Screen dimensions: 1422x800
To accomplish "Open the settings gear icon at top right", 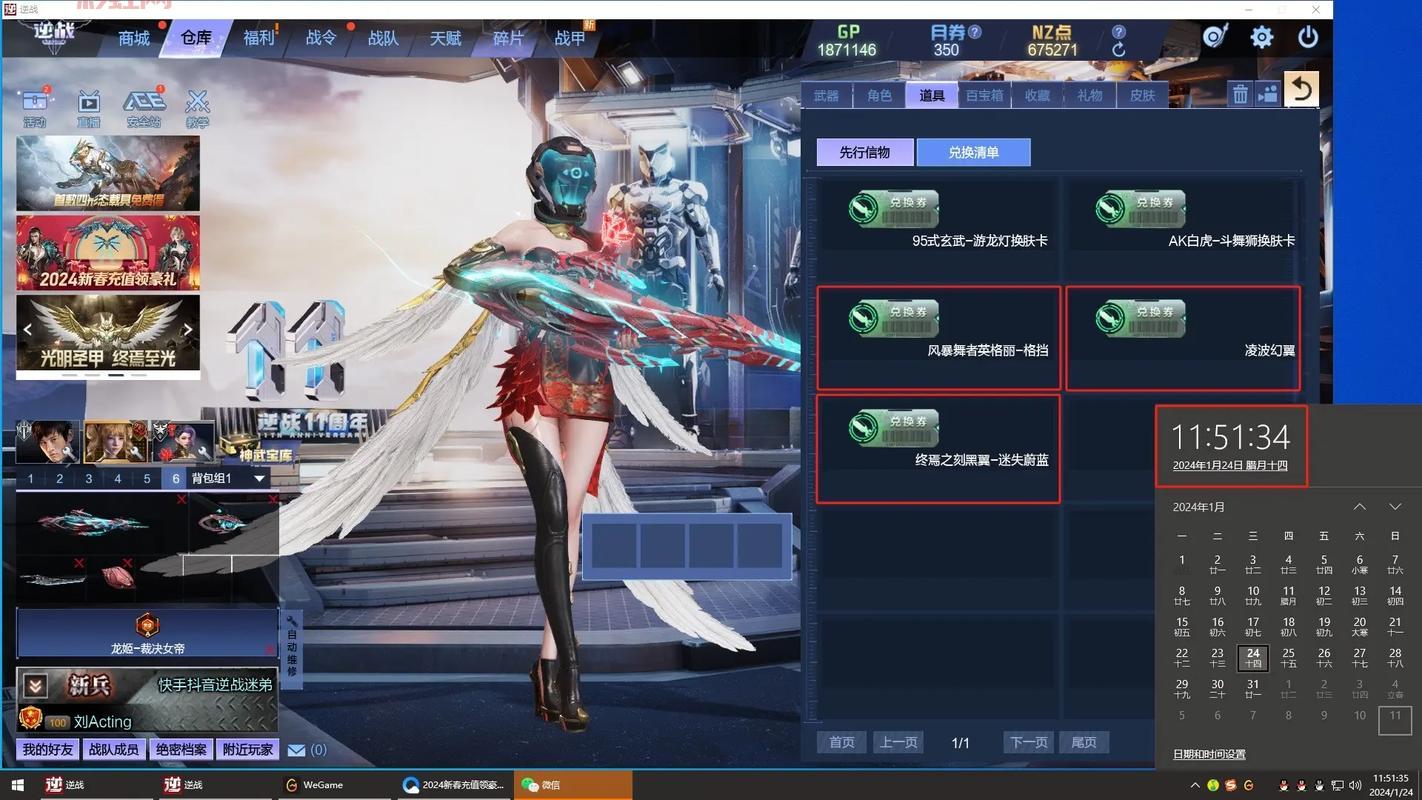I will tap(1261, 36).
